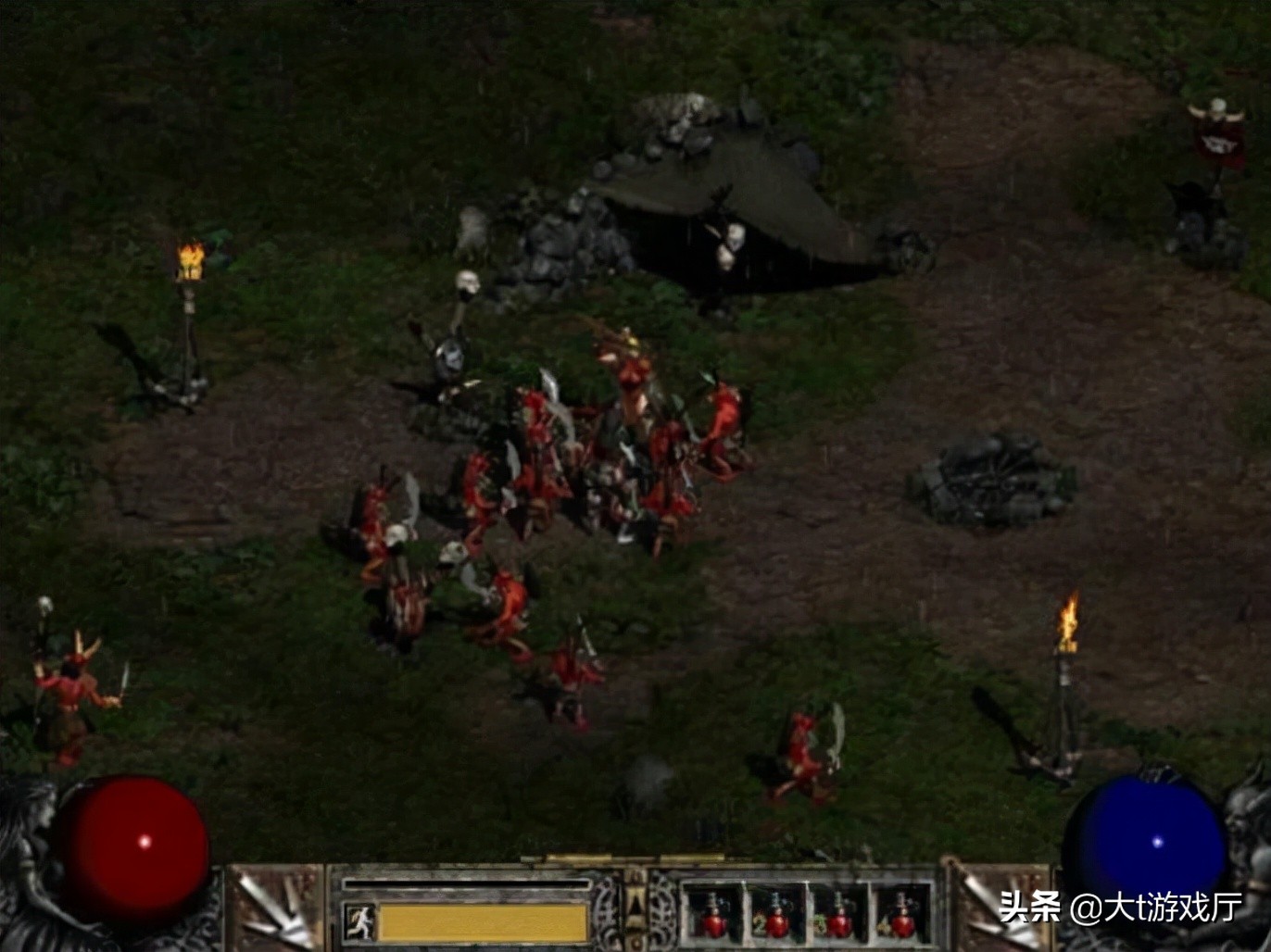The height and width of the screenshot is (952, 1271).
Task: Use the health potion in belt slot 3
Action: 839,915
